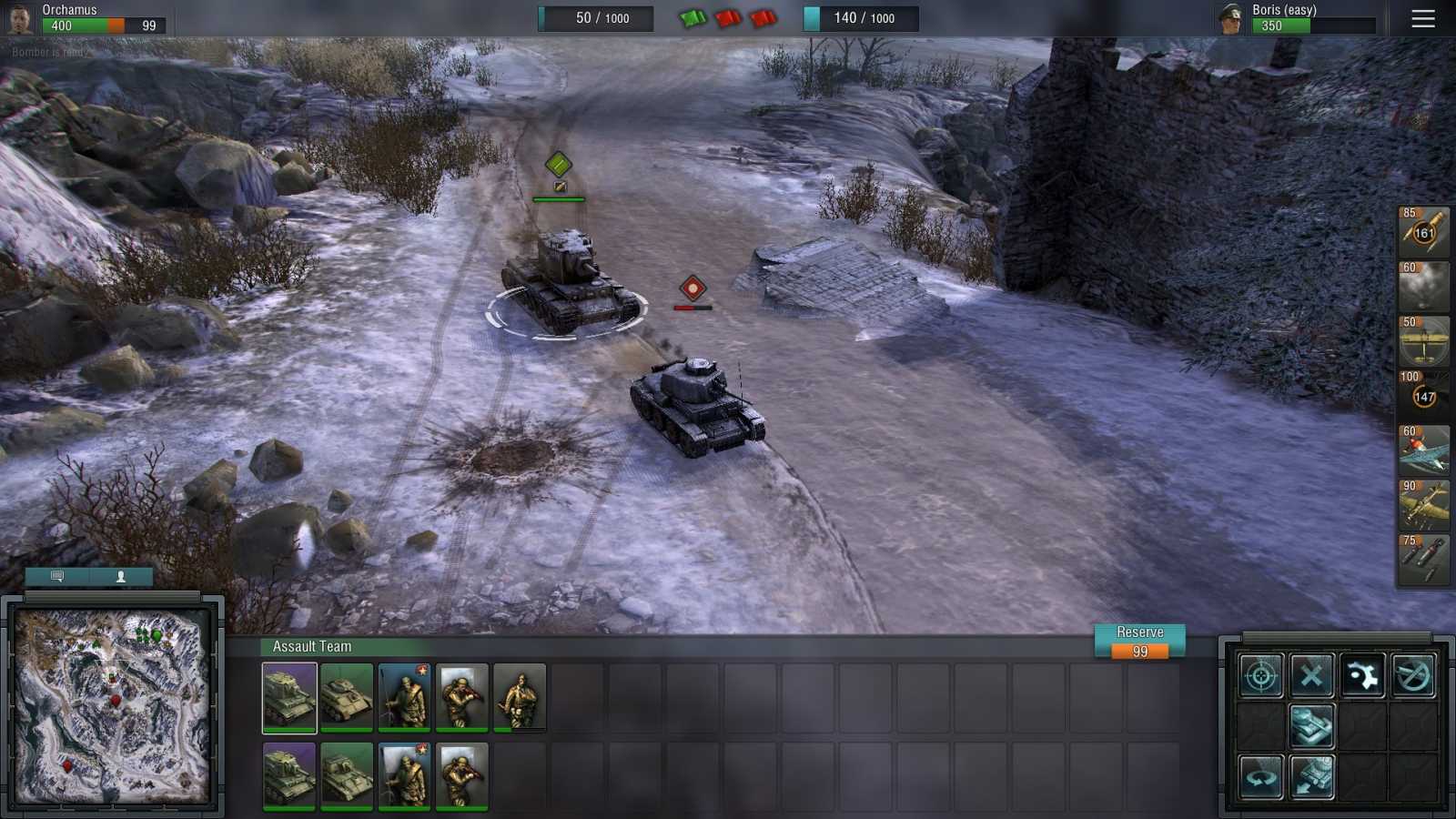This screenshot has height=819, width=1456.
Task: Use the artillery shell ability showing 161 charges
Action: click(1422, 231)
